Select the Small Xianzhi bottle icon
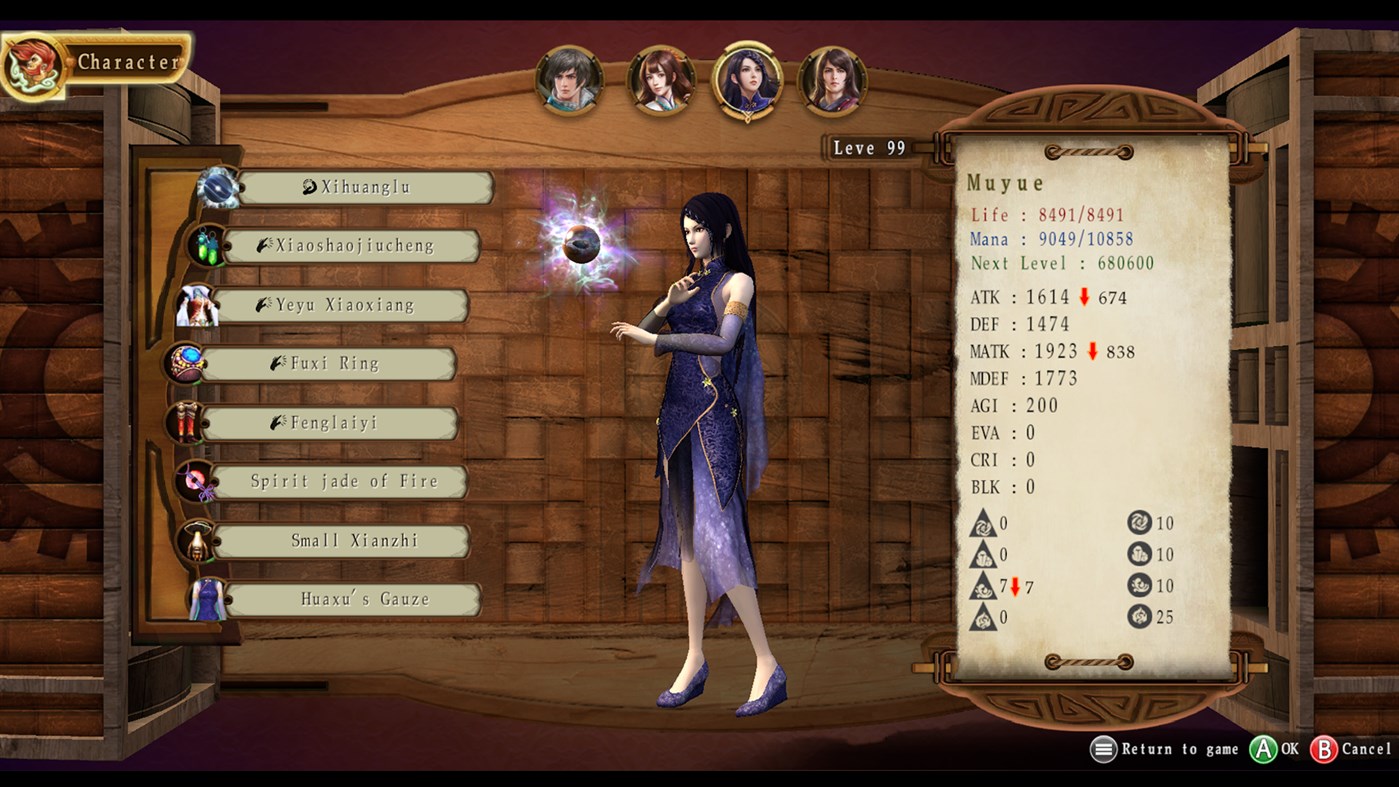 pos(199,540)
